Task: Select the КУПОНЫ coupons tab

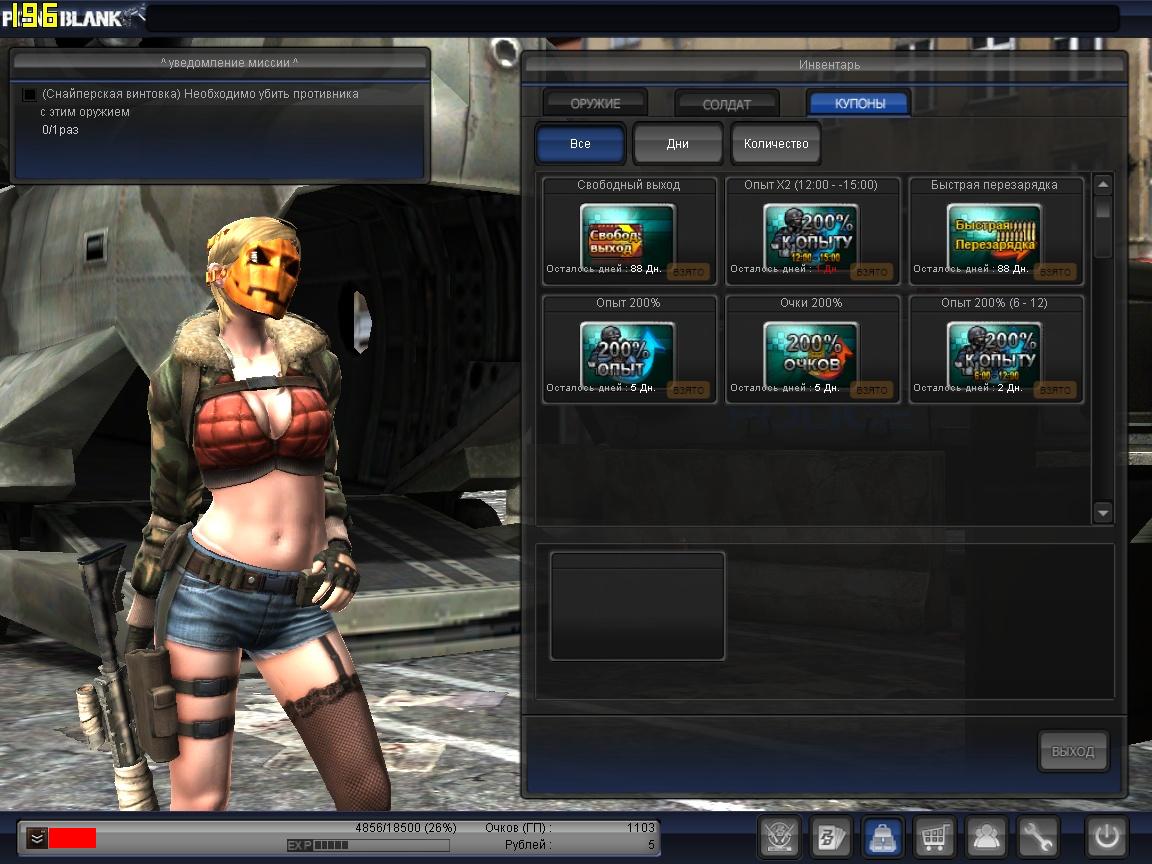Action: tap(859, 103)
